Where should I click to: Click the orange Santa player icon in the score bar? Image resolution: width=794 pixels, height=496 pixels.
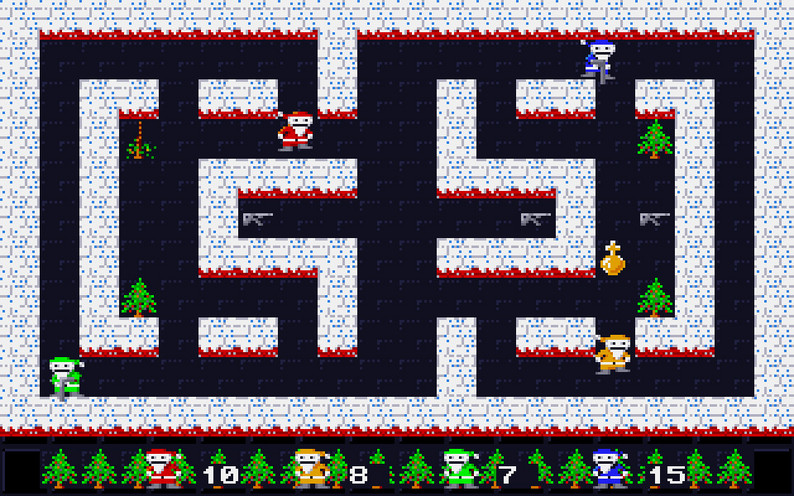coord(309,467)
